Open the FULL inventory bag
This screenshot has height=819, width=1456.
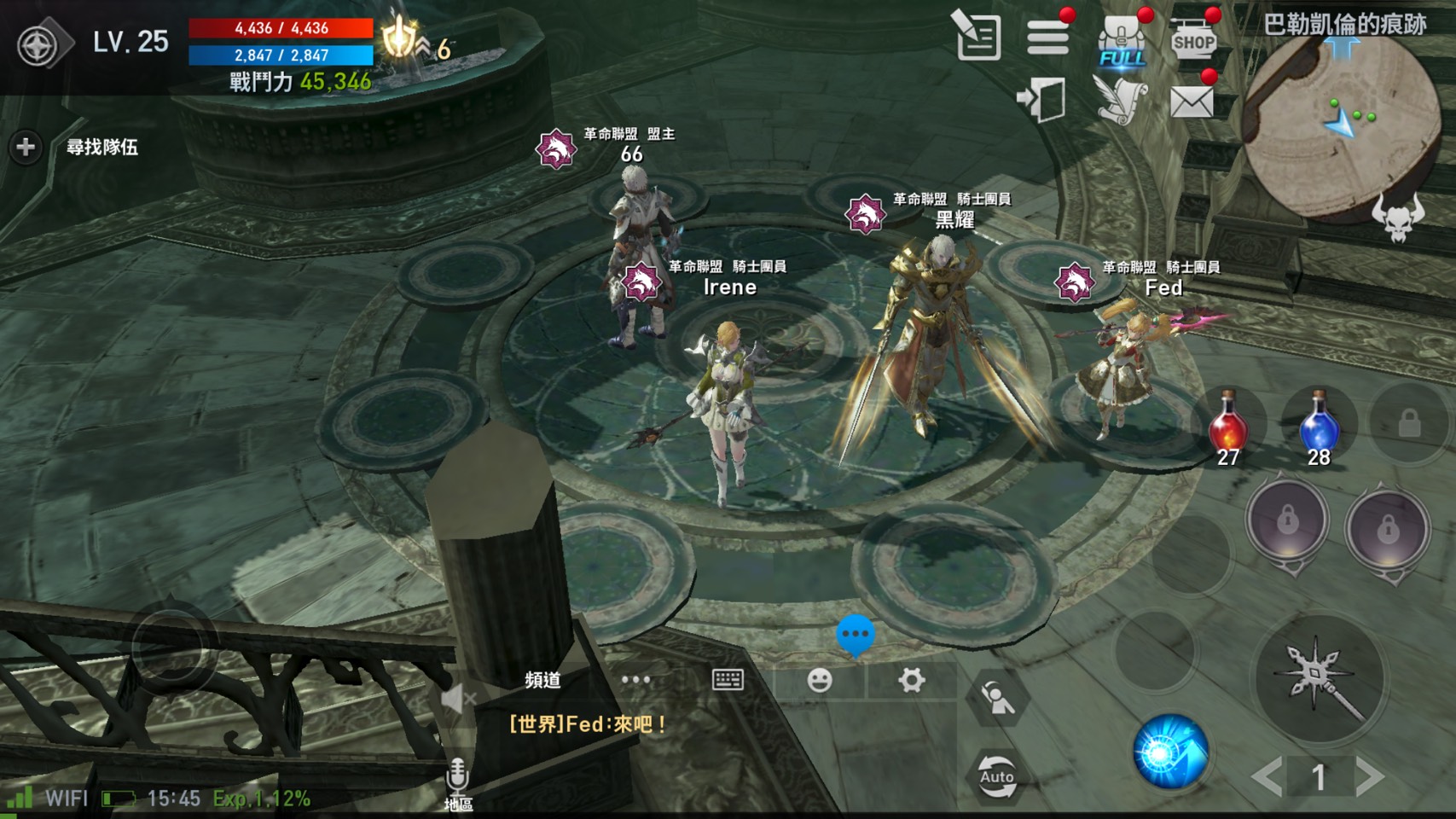point(1122,41)
